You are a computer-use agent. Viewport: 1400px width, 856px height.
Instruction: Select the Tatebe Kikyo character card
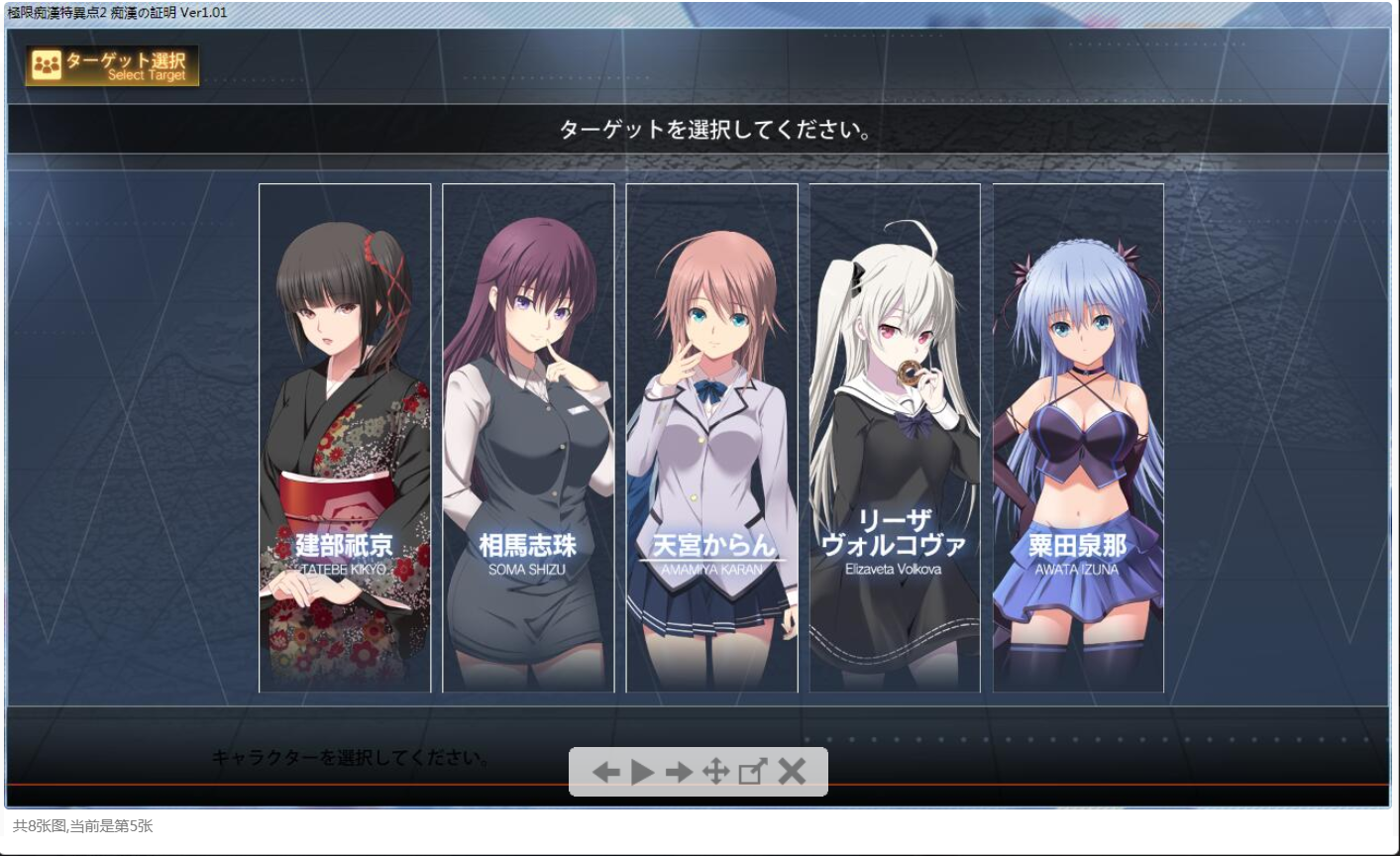[345, 438]
